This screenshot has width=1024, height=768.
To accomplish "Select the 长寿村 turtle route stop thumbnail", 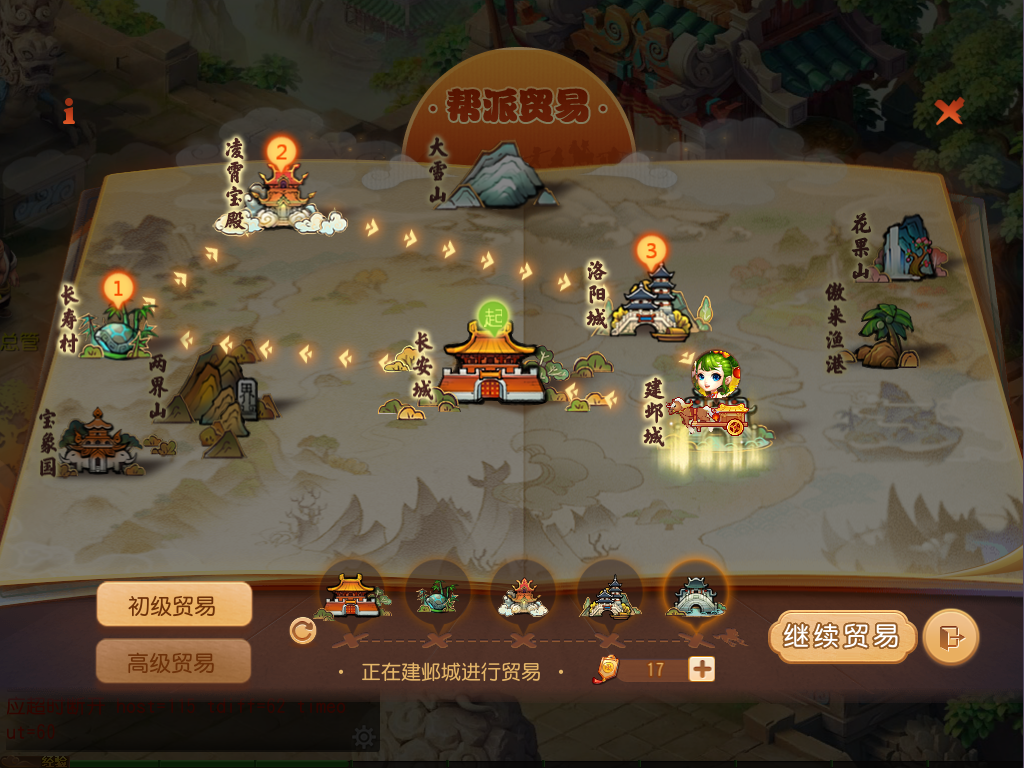I will 438,593.
